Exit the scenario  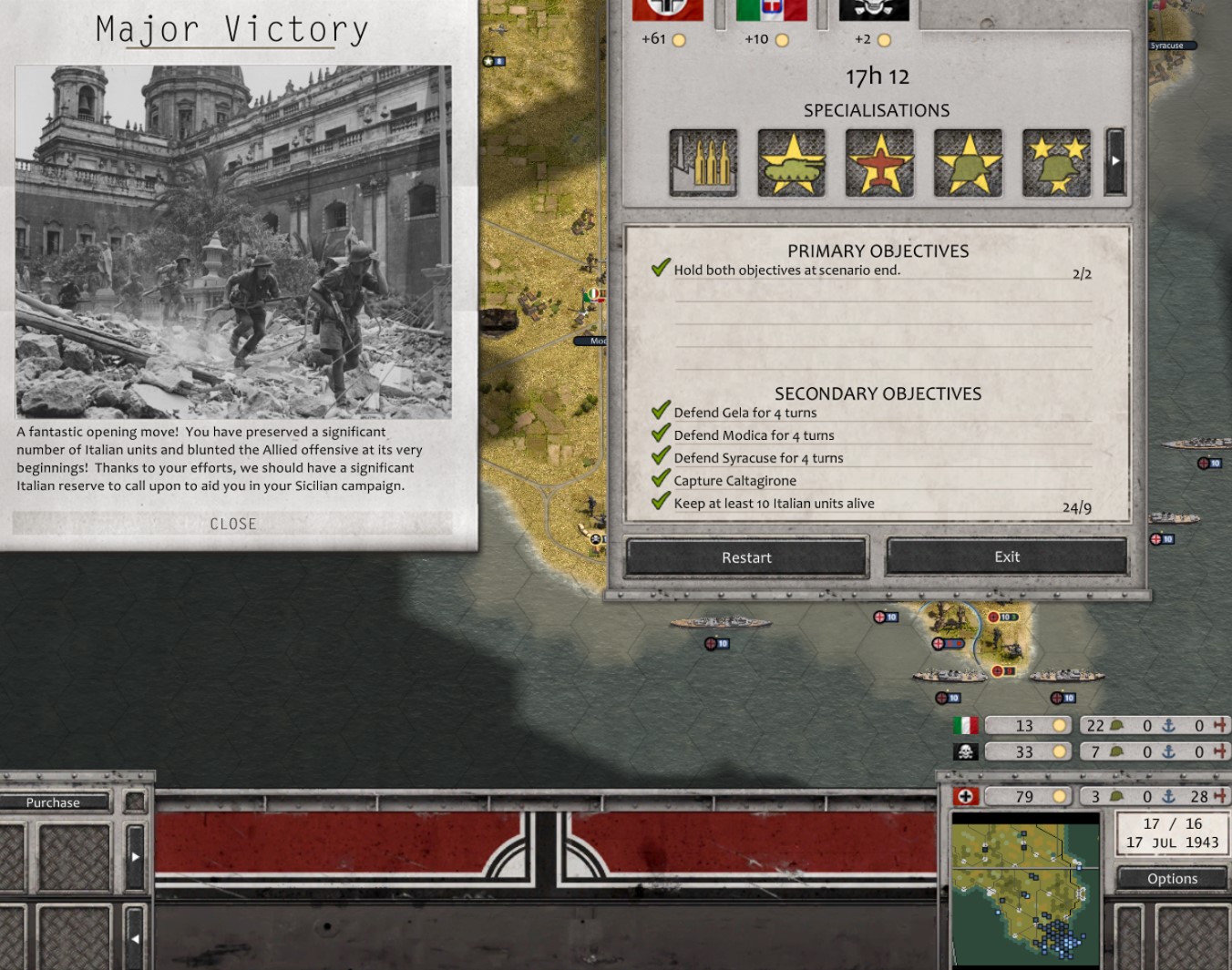point(1006,556)
